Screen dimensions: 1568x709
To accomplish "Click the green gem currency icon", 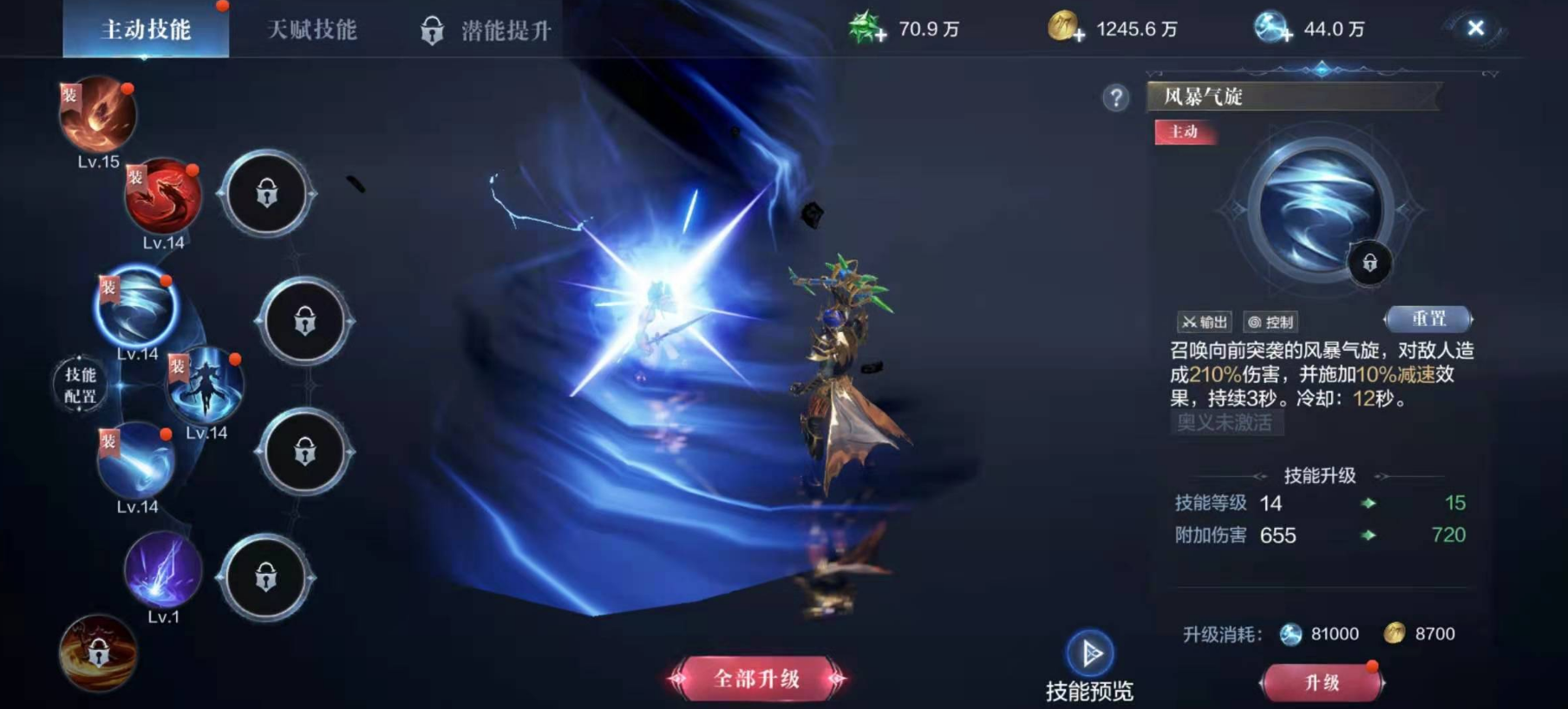I will pos(863,26).
